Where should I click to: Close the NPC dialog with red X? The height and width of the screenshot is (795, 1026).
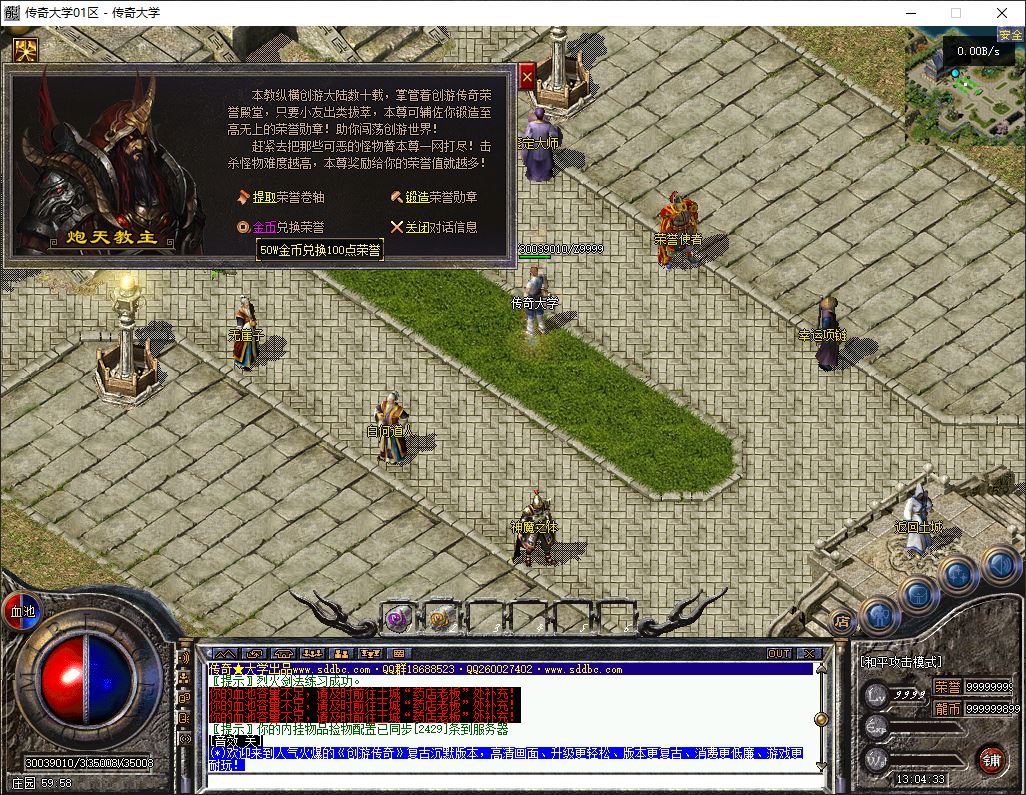[x=527, y=76]
